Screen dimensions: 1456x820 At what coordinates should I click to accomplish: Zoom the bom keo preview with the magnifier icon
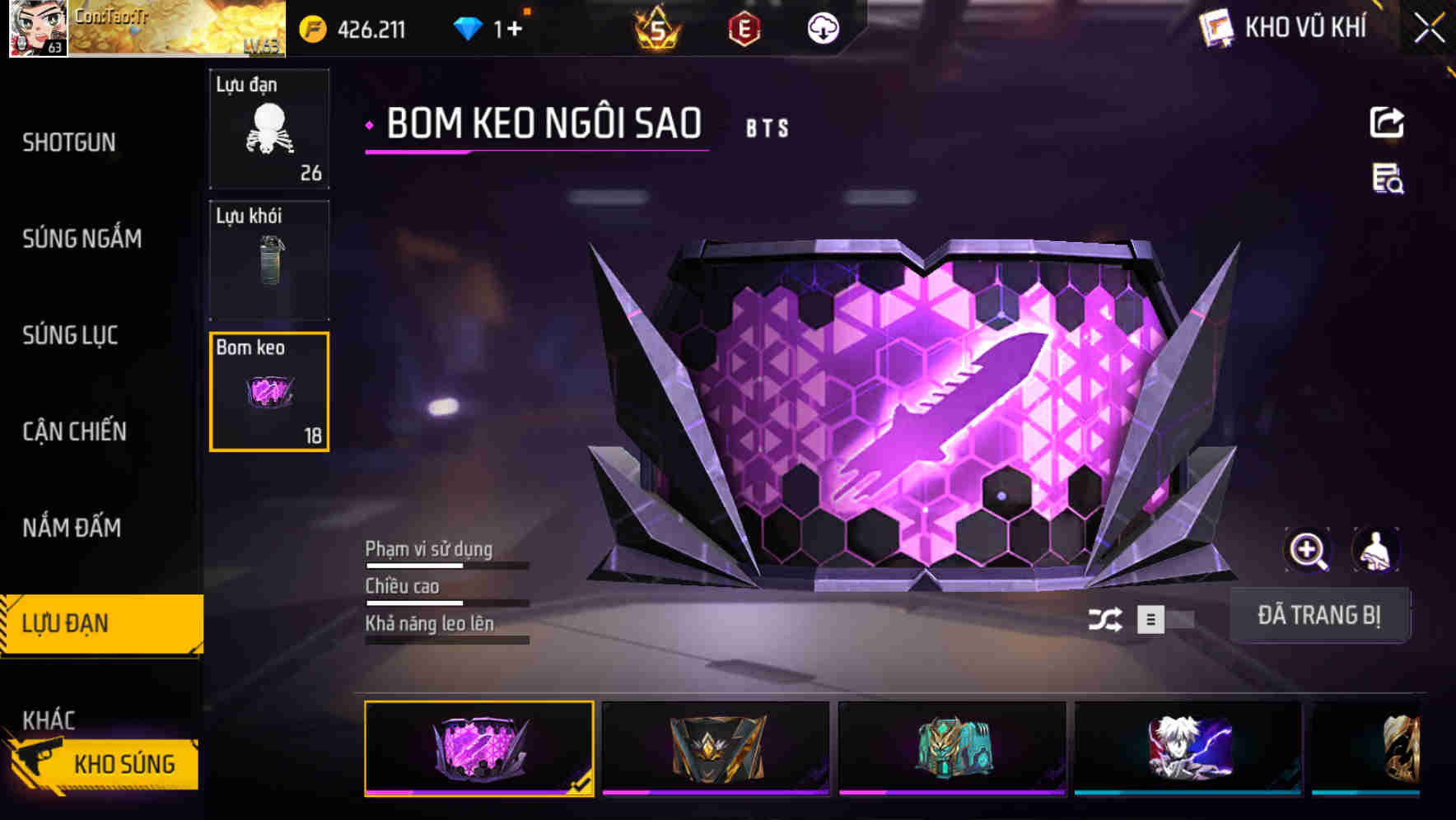click(x=1309, y=550)
